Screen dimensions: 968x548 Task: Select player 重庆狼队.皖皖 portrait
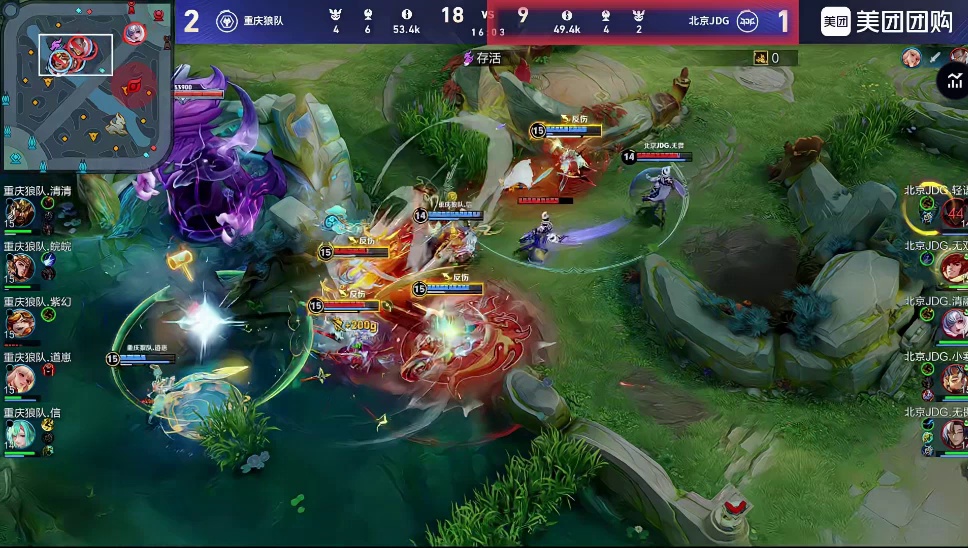19,268
